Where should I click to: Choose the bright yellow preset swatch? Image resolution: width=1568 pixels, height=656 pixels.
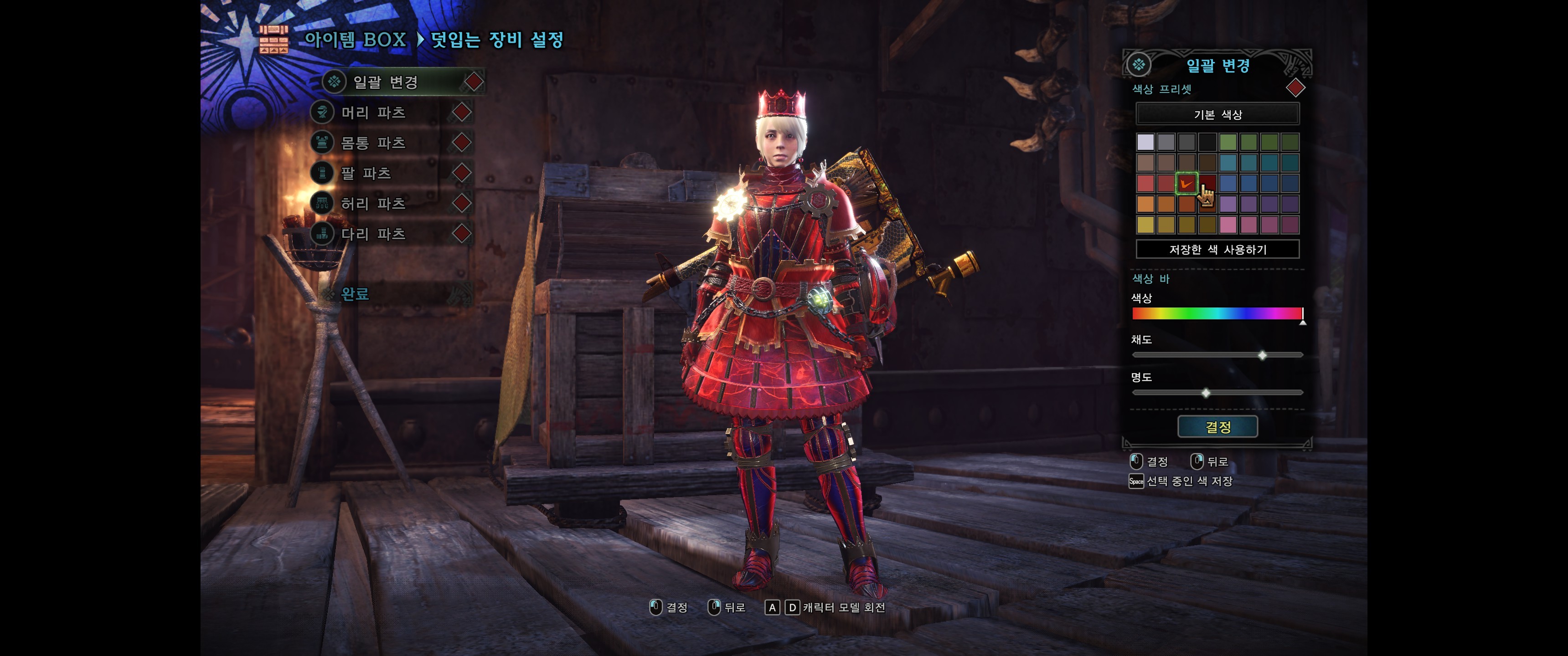coord(1145,225)
